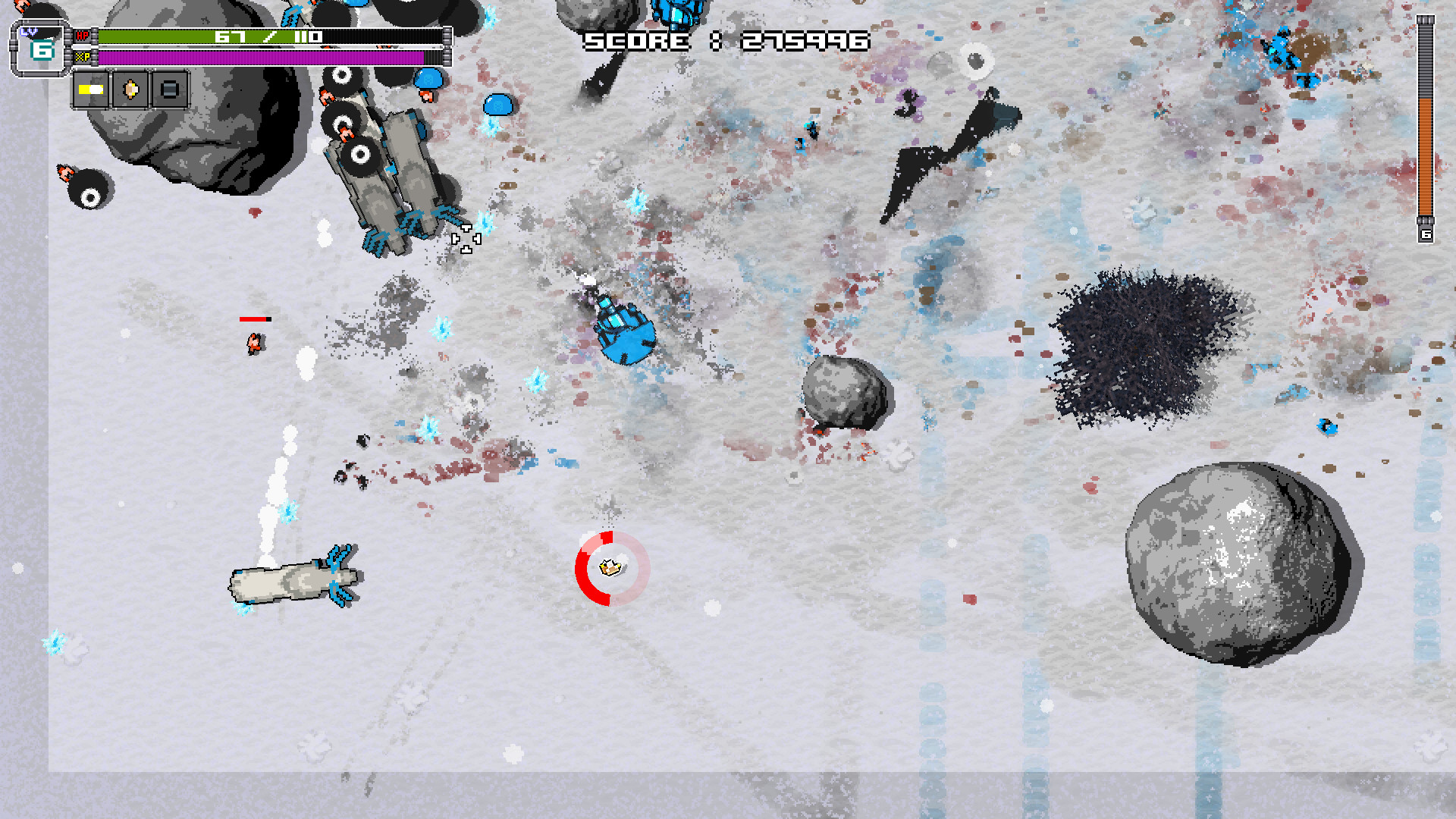
Task: Click the 67 / 110 HP readout
Action: click(269, 35)
